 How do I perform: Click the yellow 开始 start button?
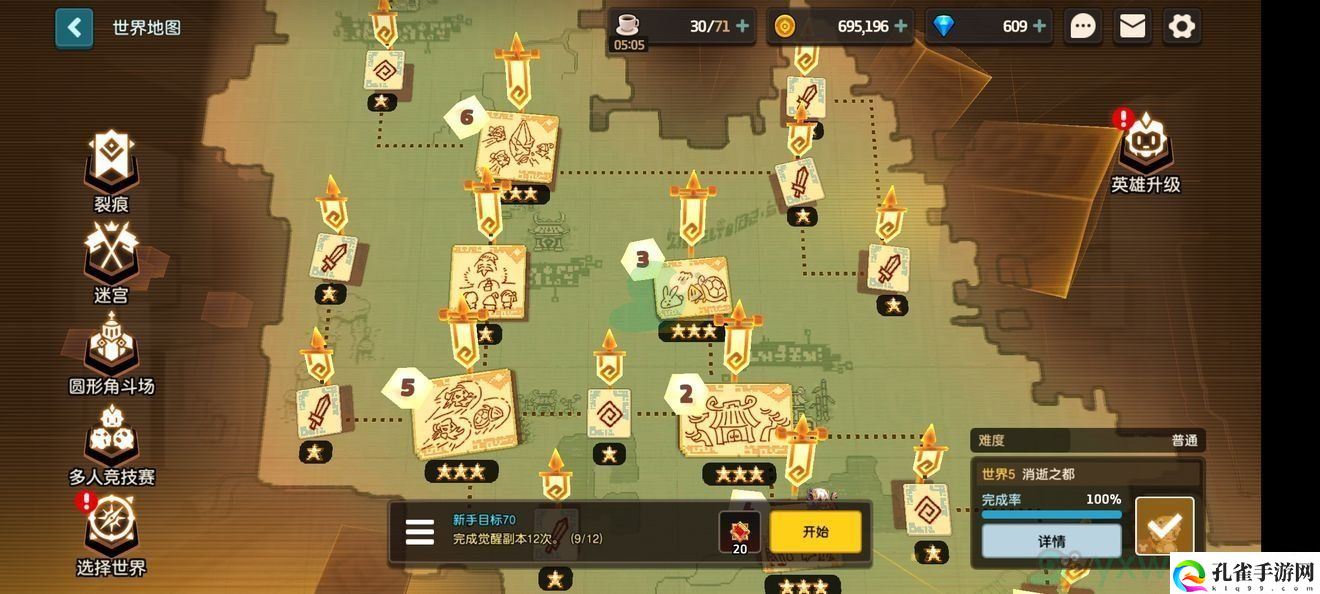[815, 532]
